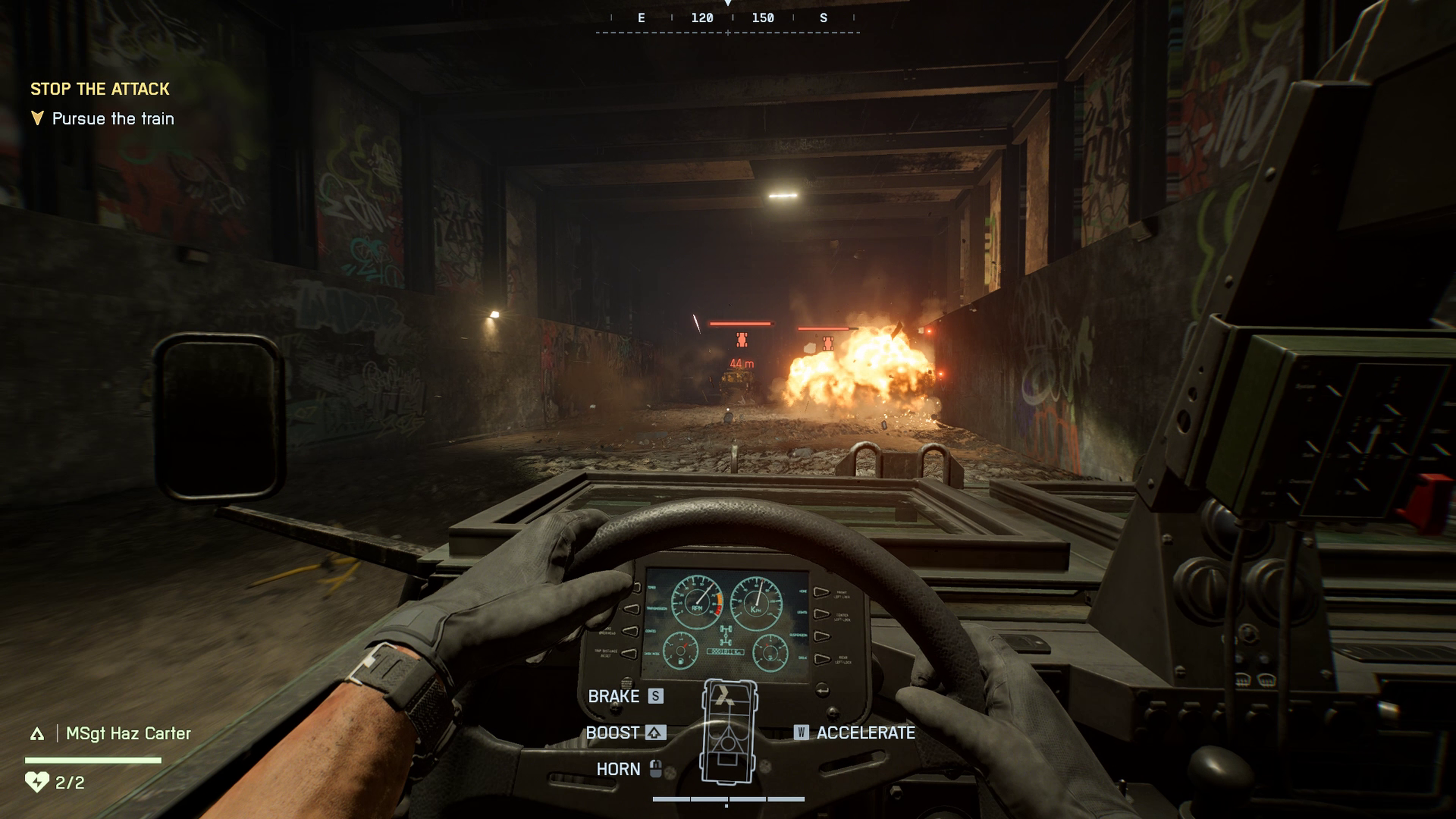Image resolution: width=1456 pixels, height=819 pixels.
Task: Select the enemy vehicle marker over the explosion
Action: (828, 343)
